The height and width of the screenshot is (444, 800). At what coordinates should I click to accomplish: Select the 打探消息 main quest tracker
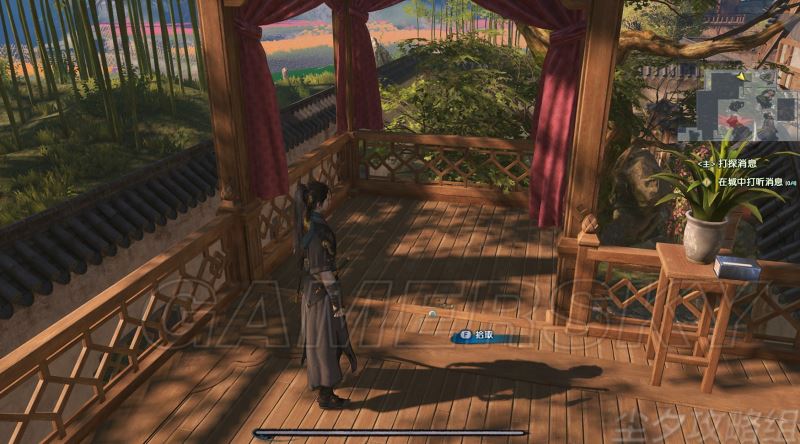tap(738, 161)
